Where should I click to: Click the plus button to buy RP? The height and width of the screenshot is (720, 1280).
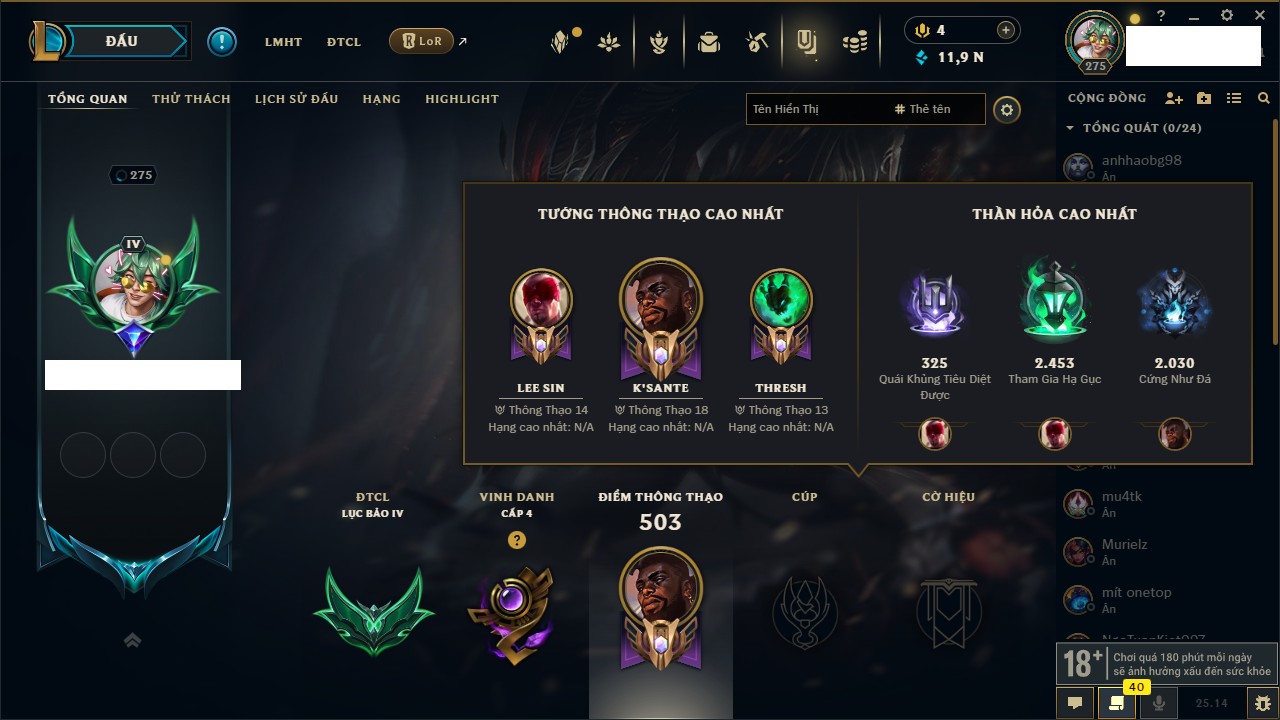point(1005,30)
